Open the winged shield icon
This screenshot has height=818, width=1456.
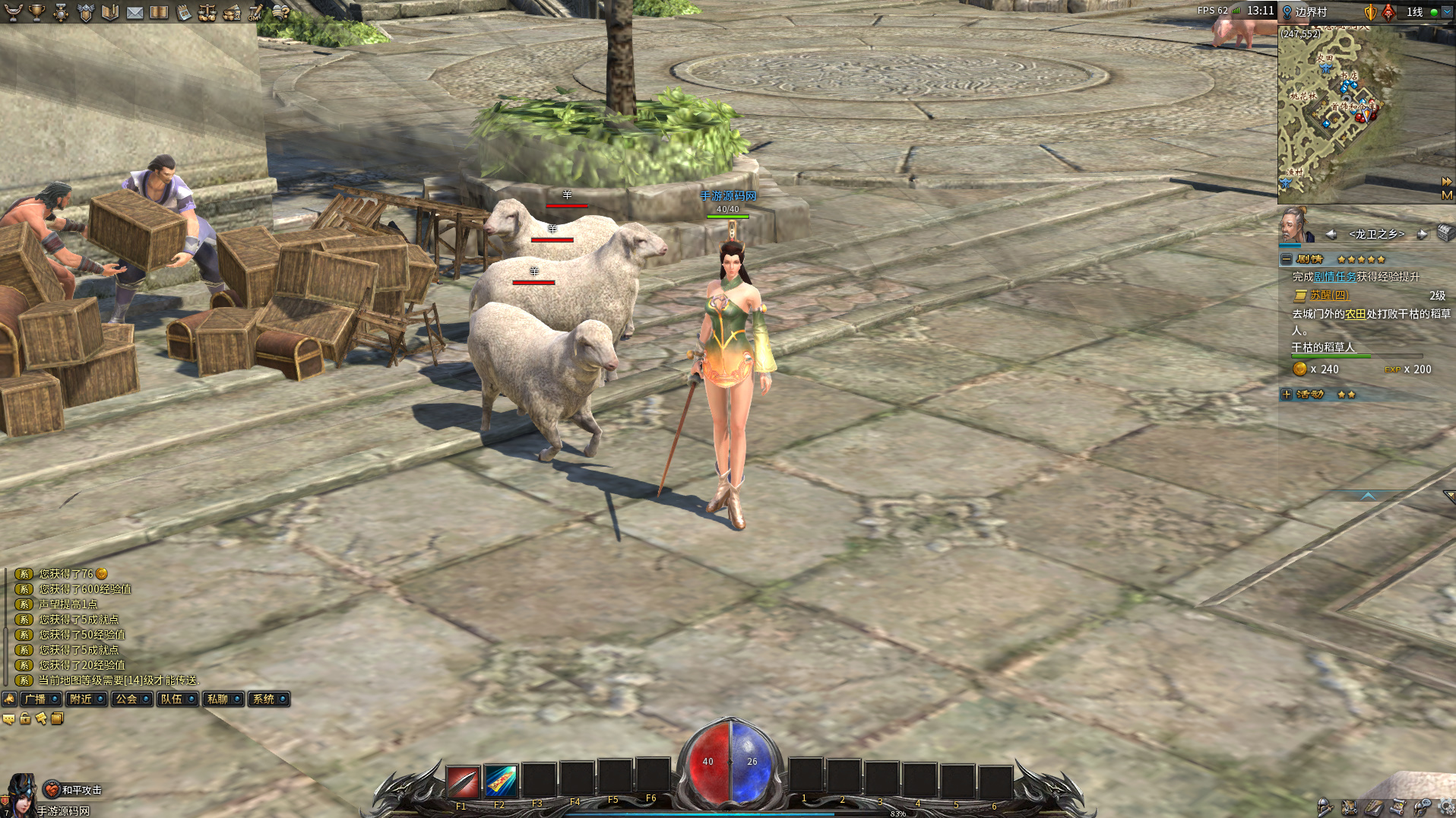click(85, 12)
